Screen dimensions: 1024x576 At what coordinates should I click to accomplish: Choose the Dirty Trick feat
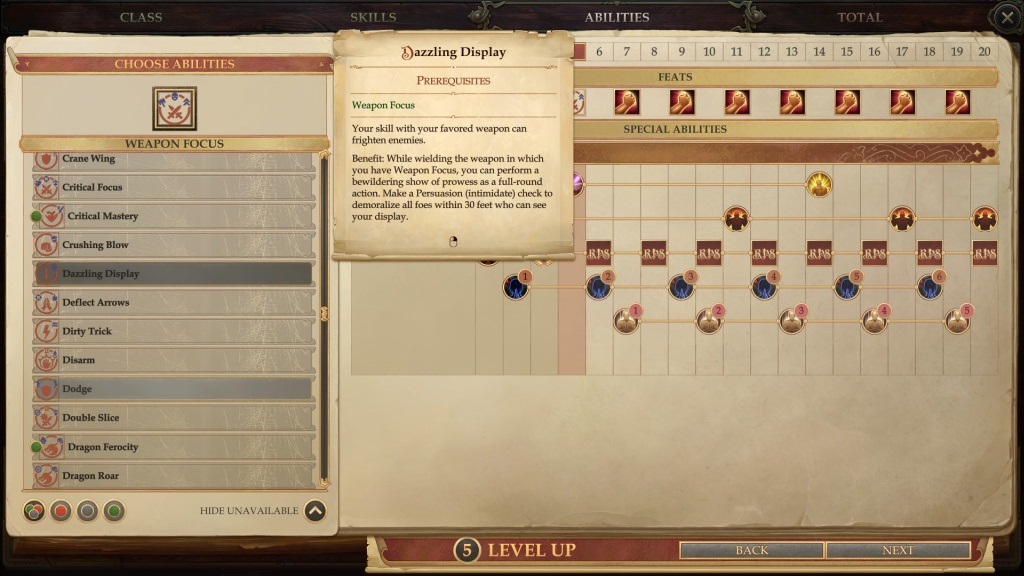pyautogui.click(x=175, y=331)
